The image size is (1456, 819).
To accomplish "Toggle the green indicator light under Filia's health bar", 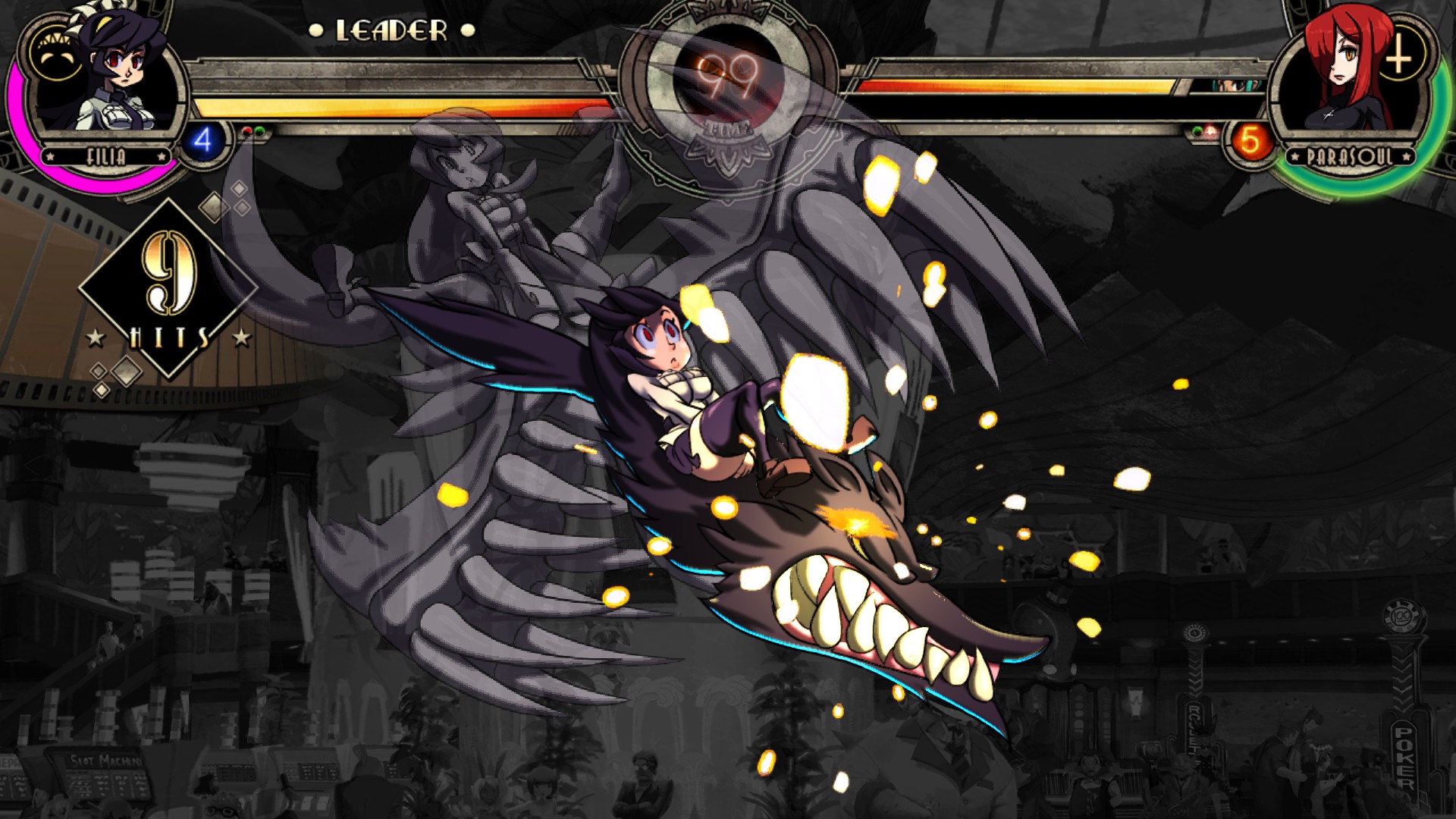I will pos(259,131).
